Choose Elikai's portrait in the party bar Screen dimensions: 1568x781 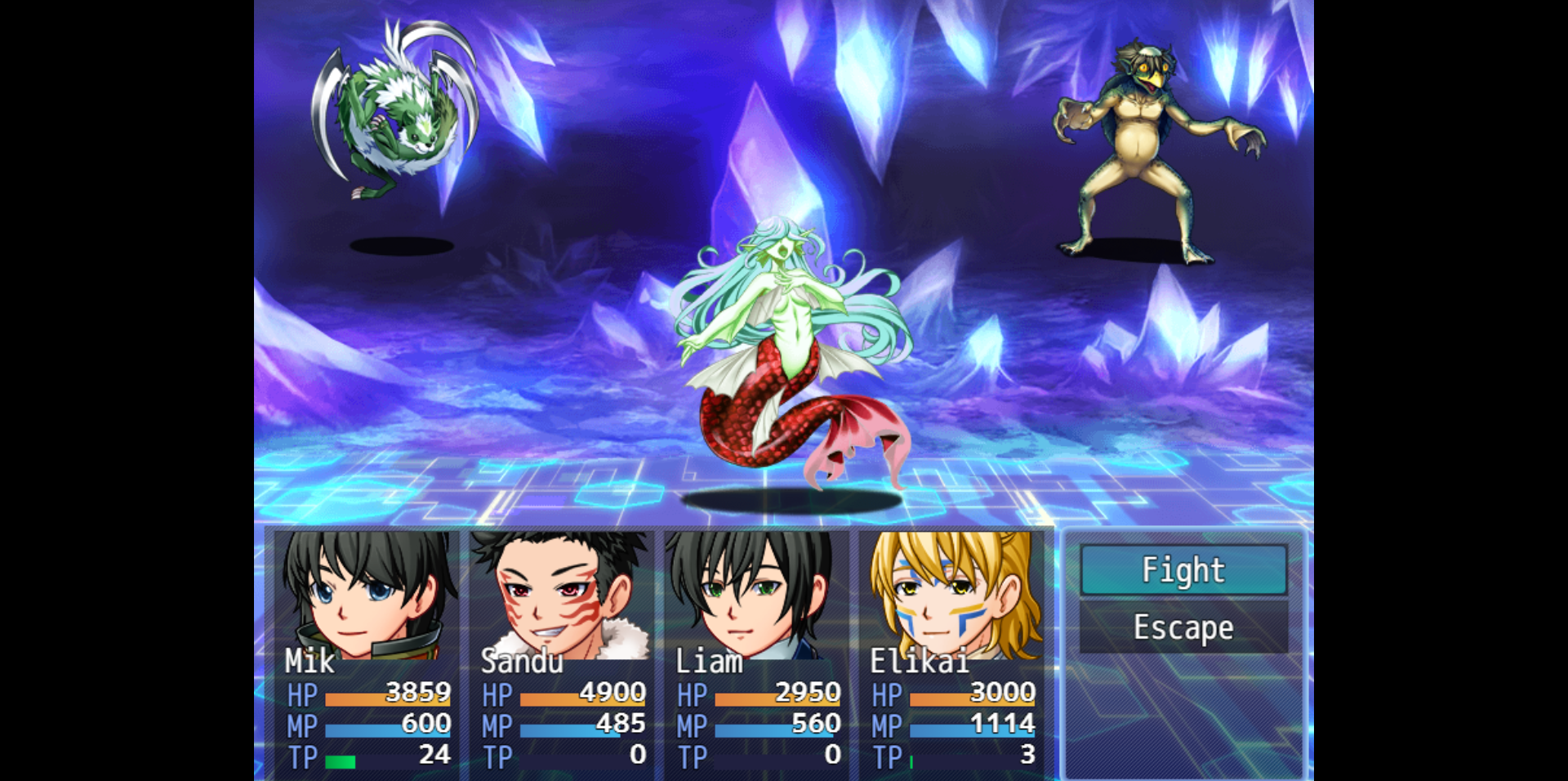(952, 595)
